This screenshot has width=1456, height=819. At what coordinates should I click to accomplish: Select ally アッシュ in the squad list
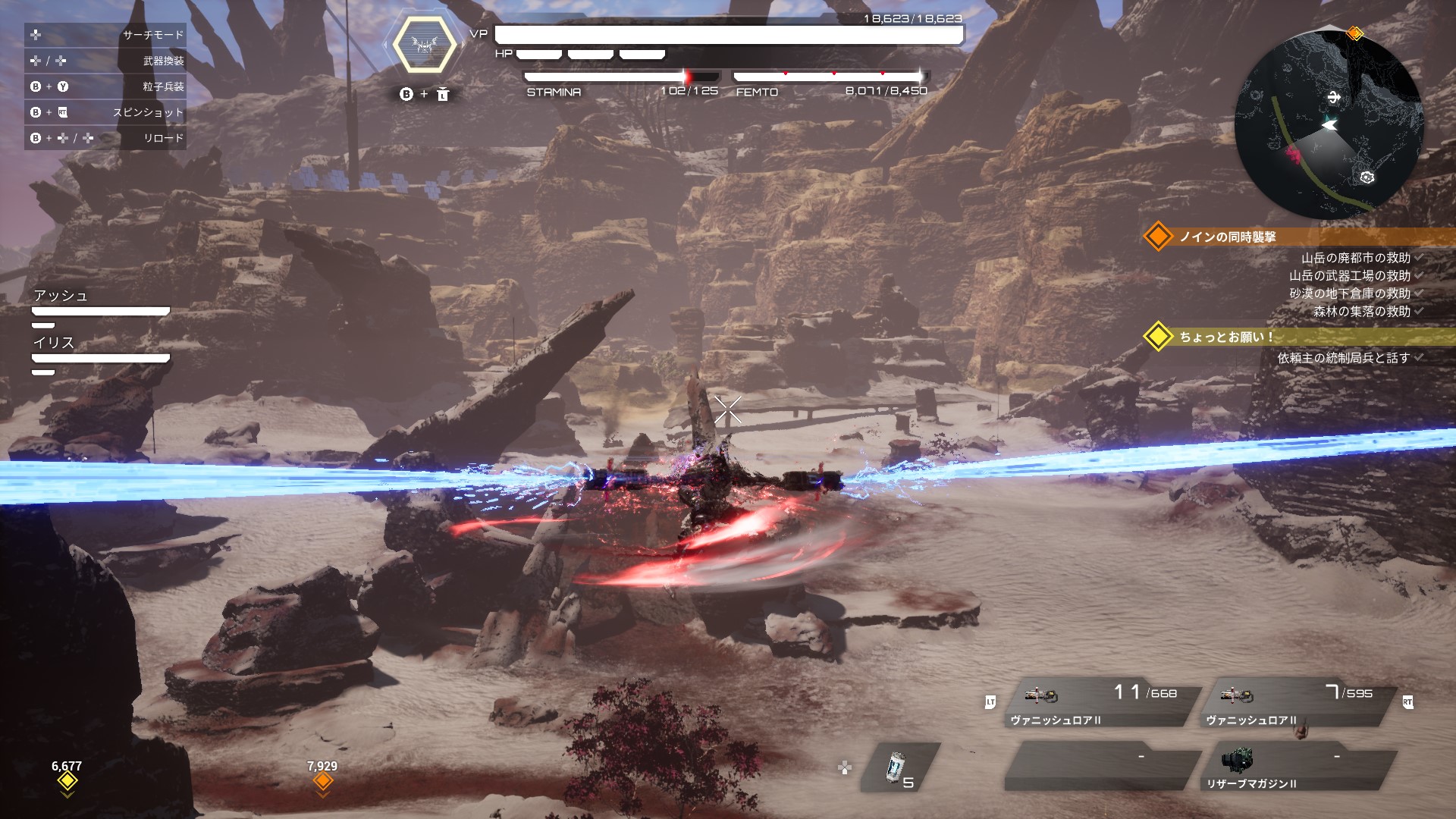point(100,303)
